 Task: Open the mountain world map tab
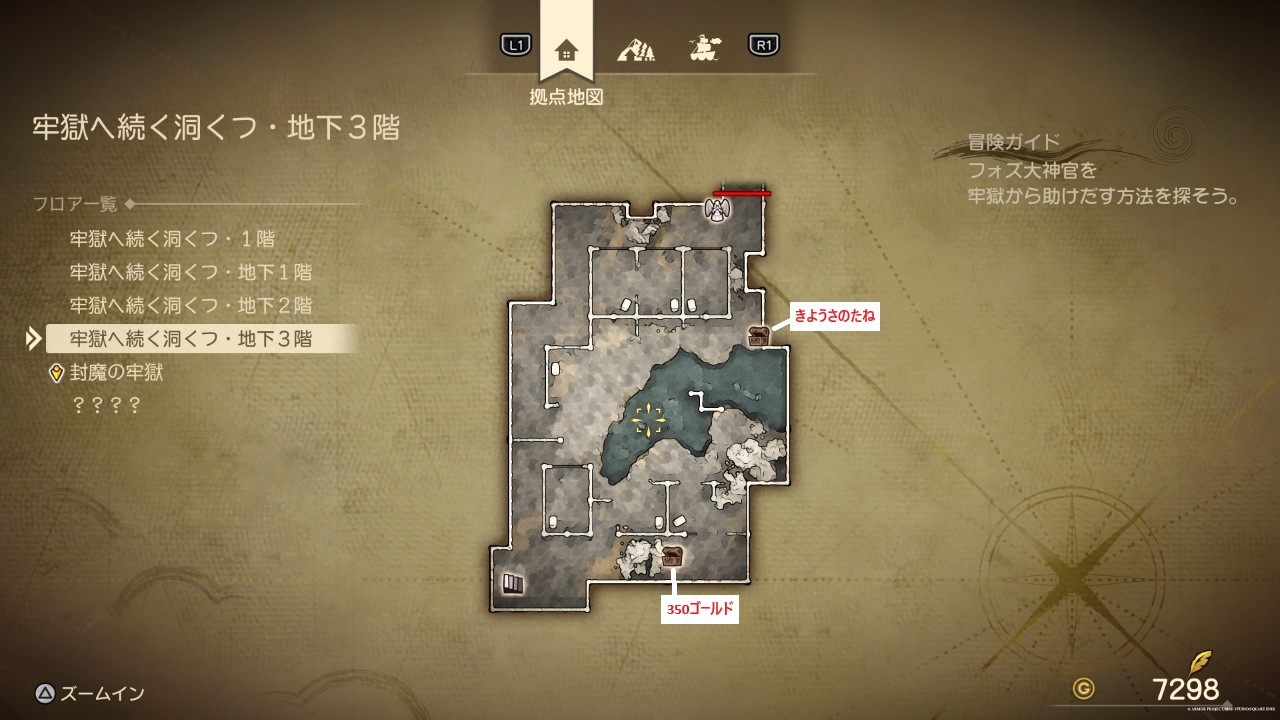[636, 47]
